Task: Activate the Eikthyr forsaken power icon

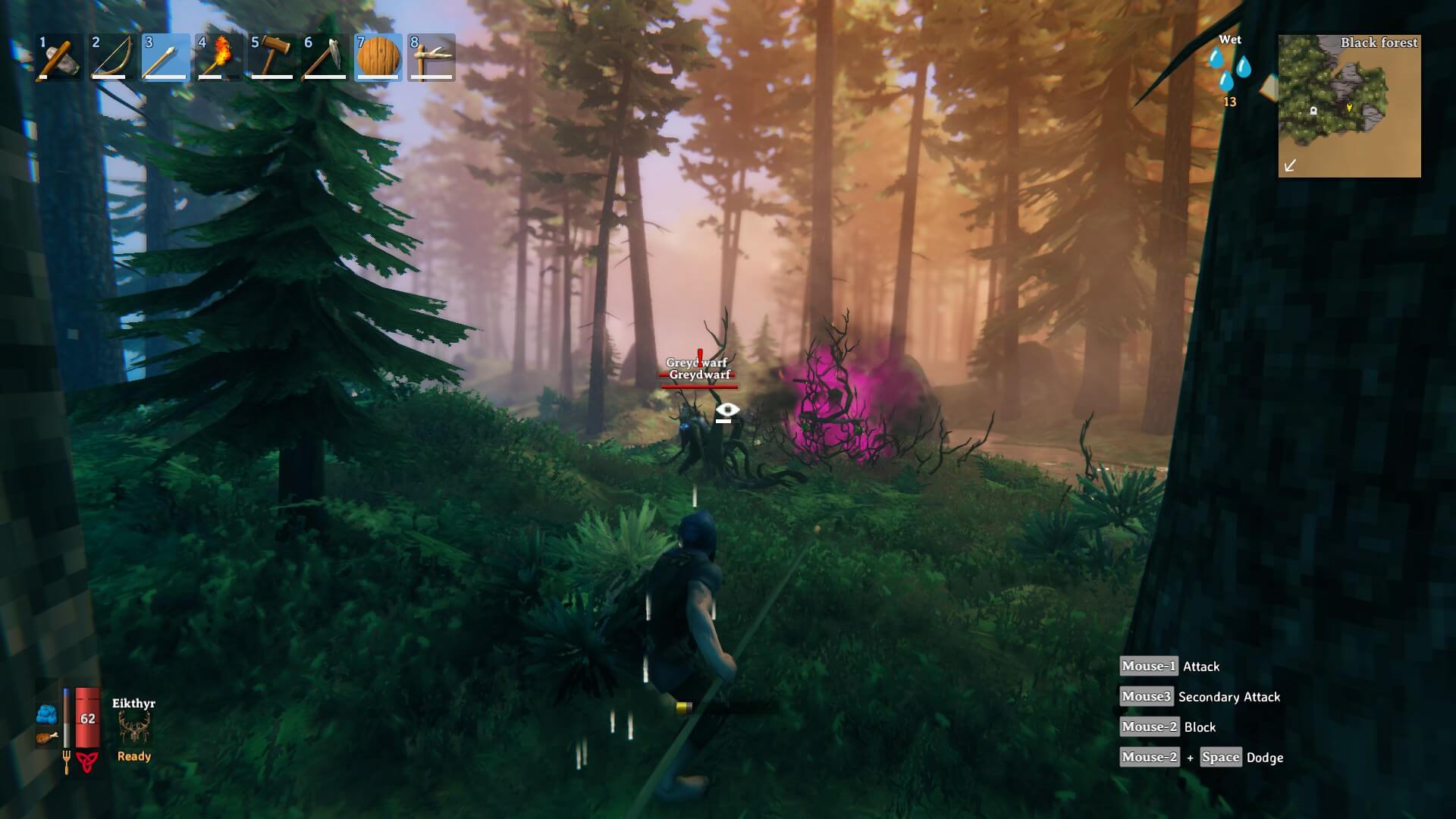Action: point(134,729)
